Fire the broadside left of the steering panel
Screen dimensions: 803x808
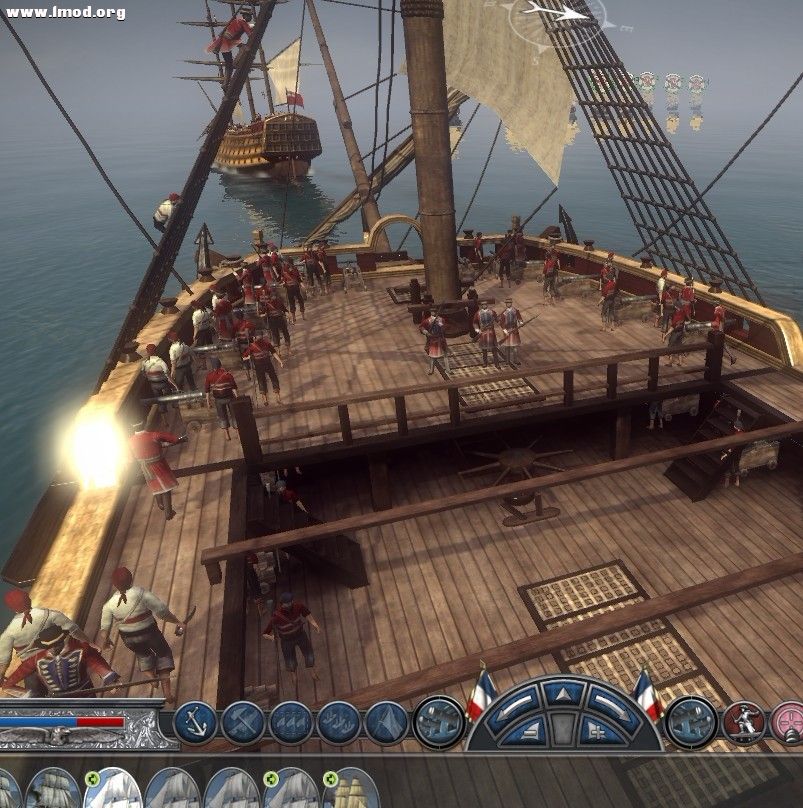tap(438, 722)
